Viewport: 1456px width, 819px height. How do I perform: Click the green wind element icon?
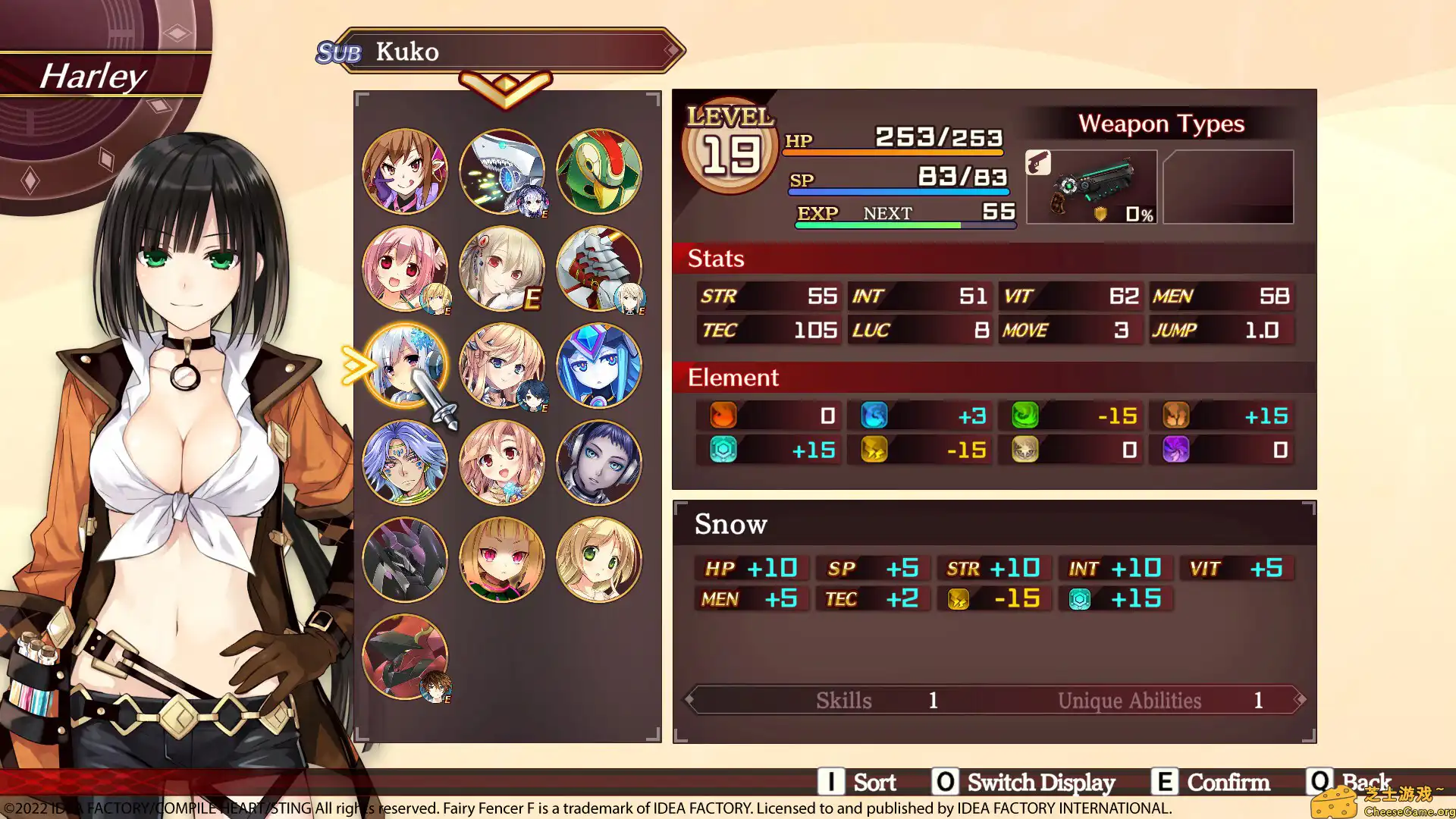pos(1025,415)
